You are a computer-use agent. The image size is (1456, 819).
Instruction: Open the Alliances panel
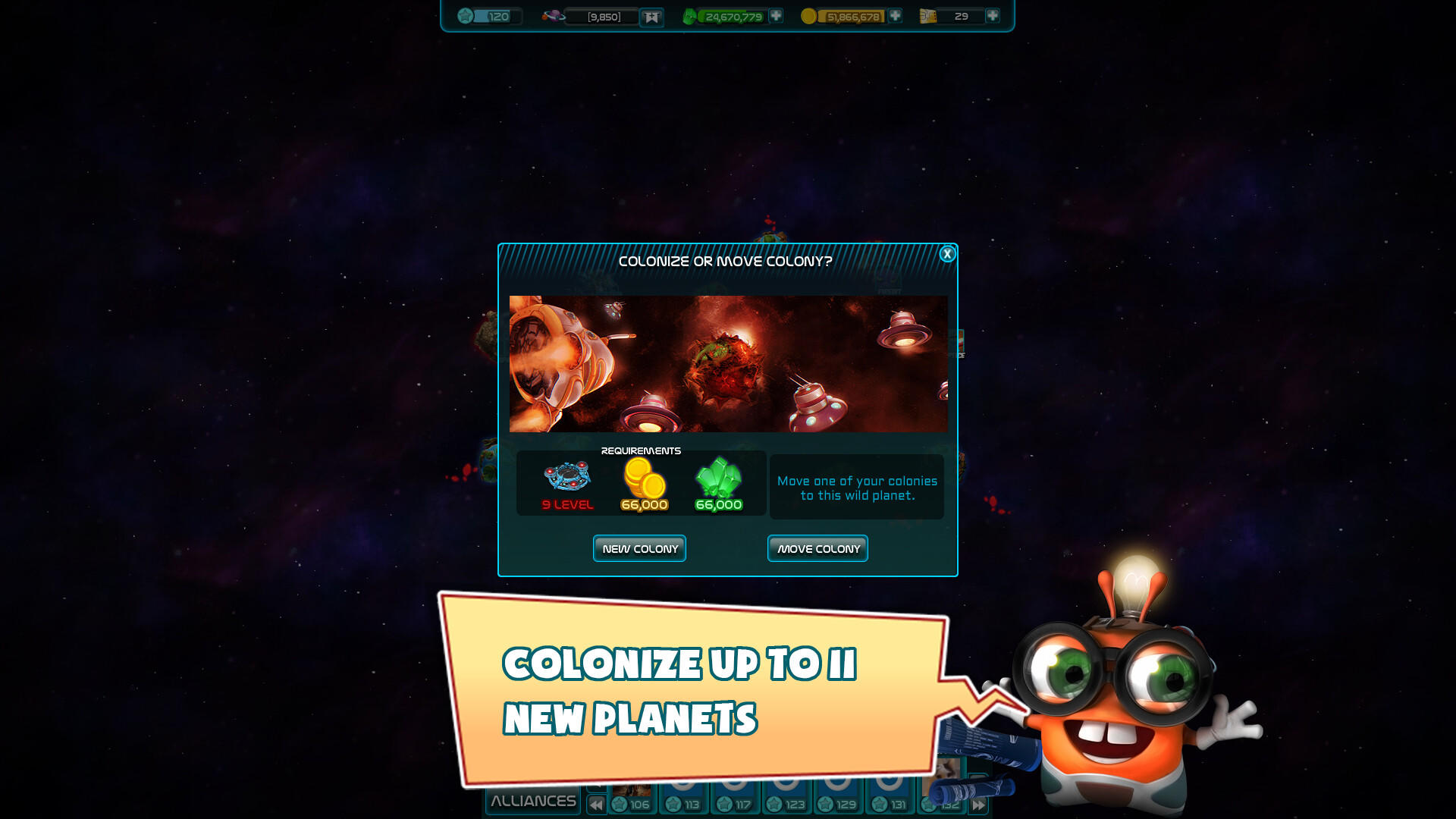click(532, 800)
